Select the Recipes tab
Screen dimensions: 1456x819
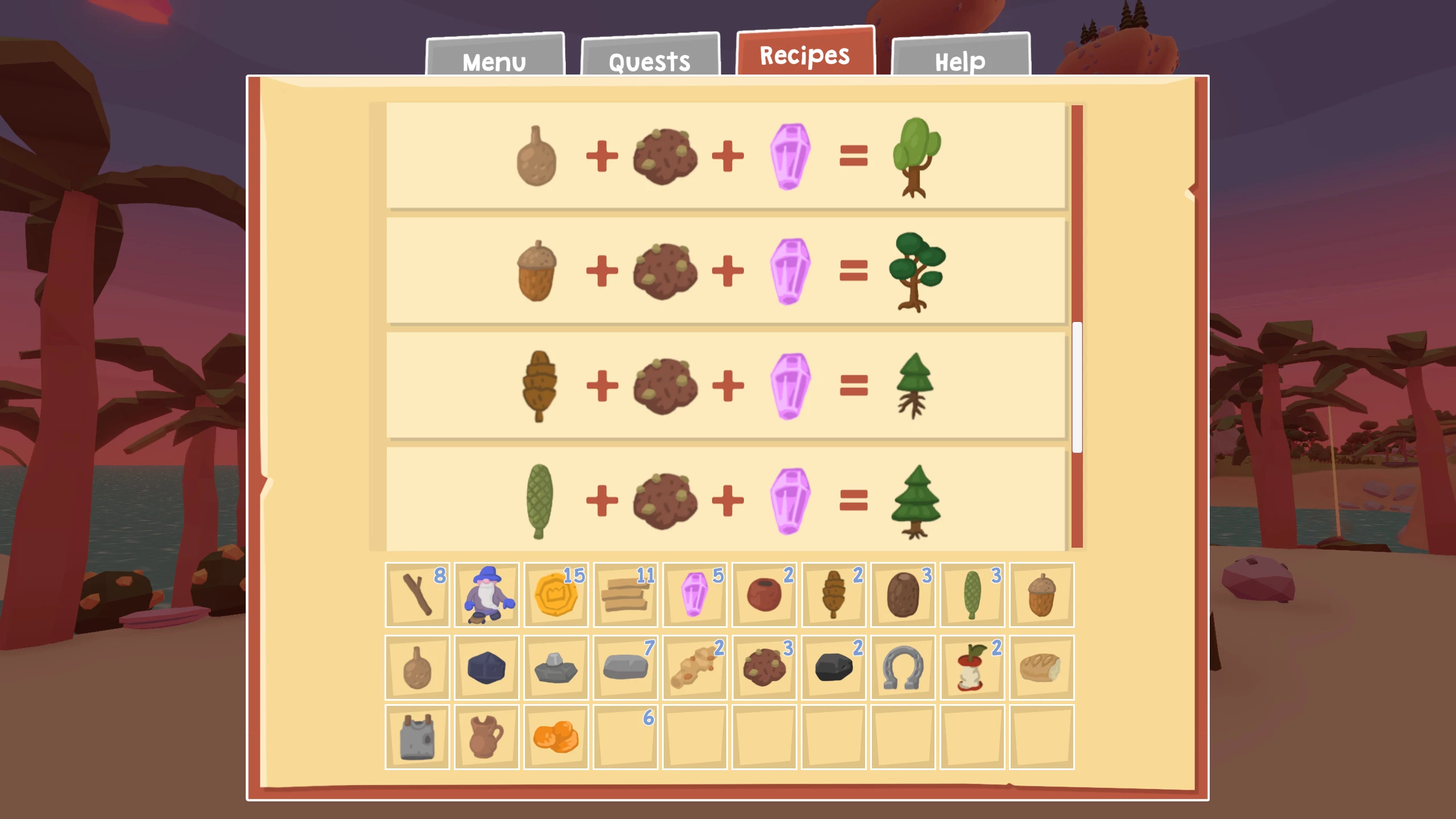[805, 55]
